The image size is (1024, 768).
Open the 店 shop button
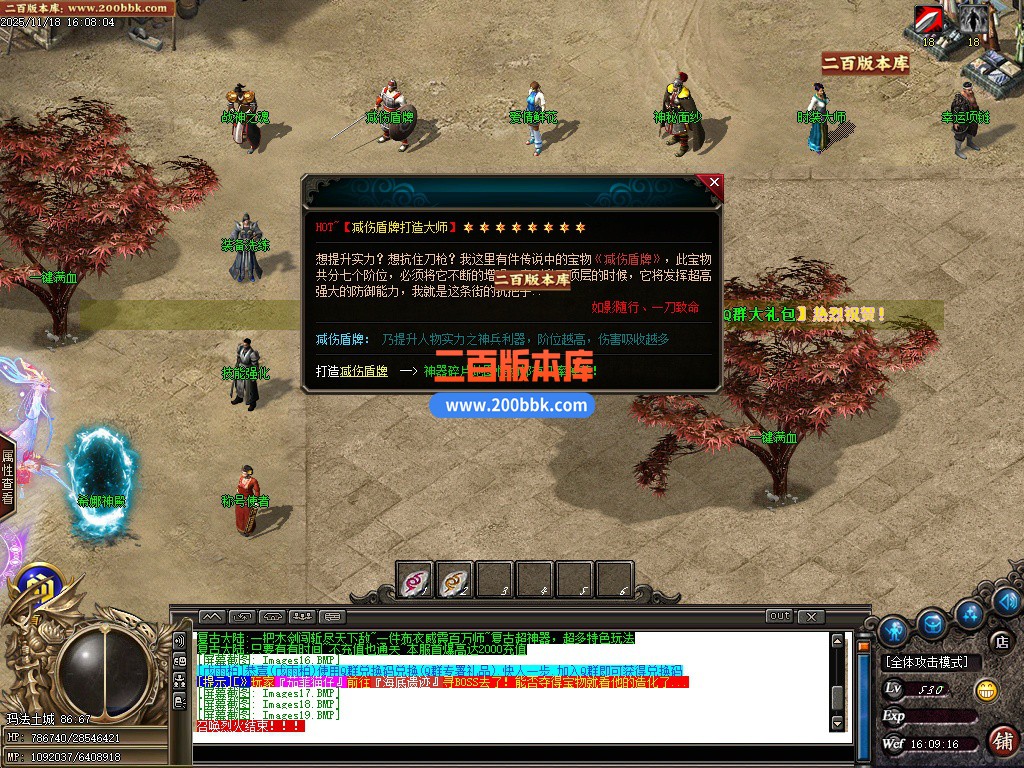point(999,641)
